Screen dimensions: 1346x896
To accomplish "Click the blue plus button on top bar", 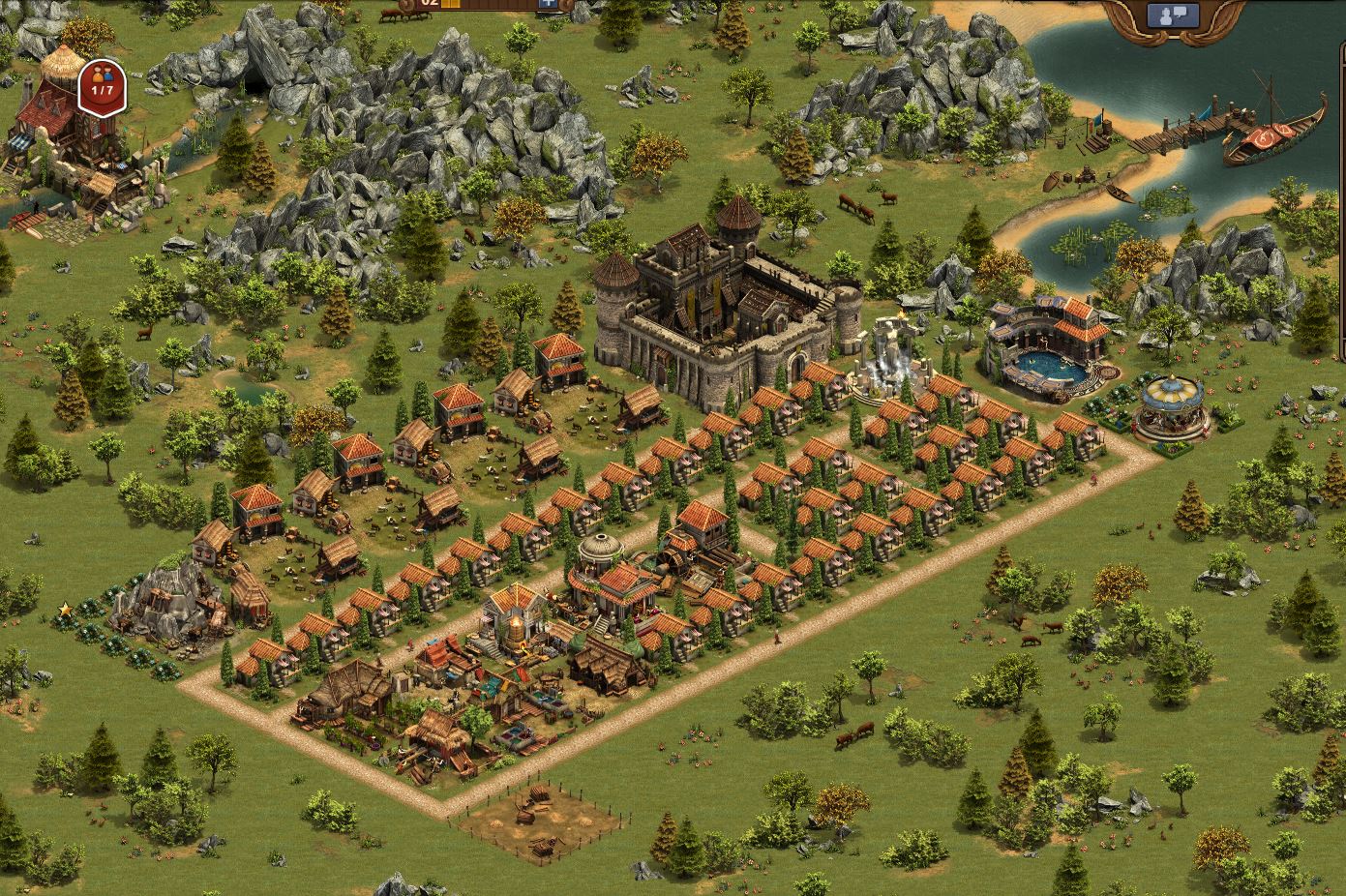I will 550,3.
